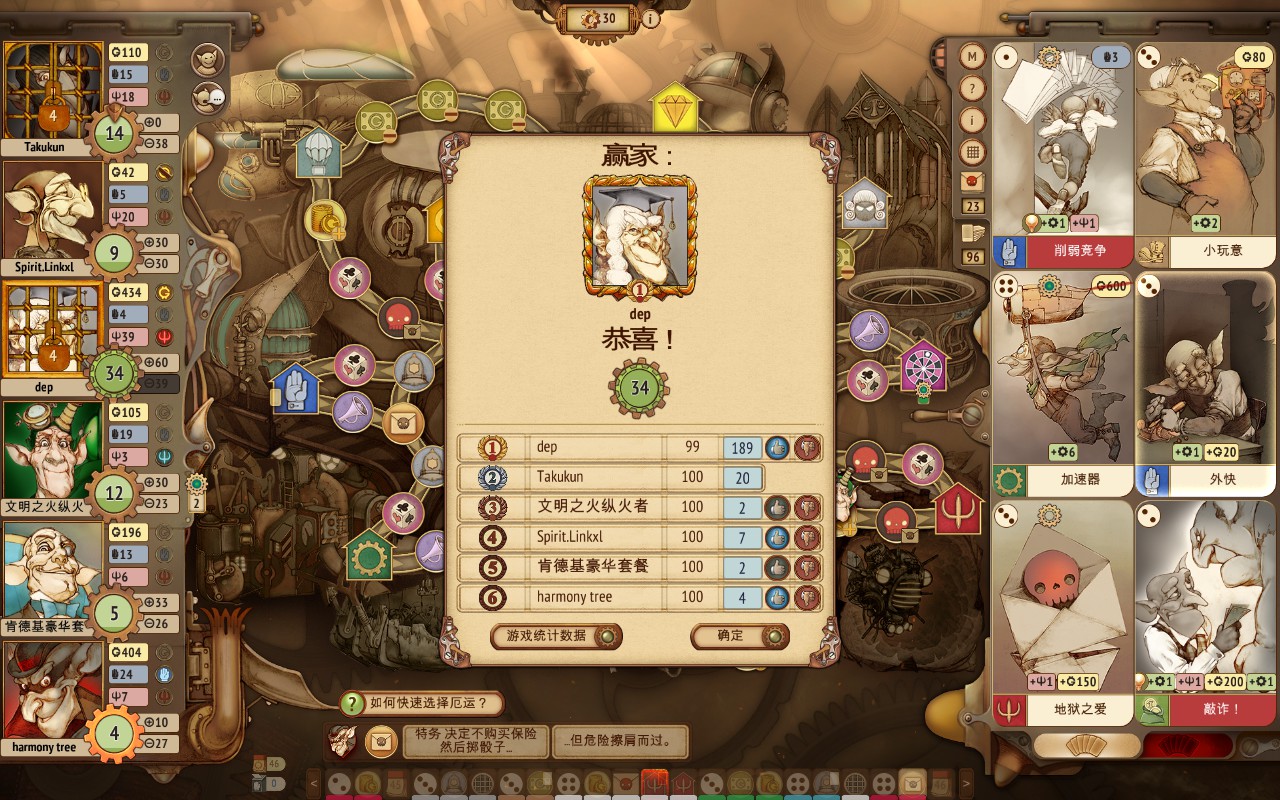Give dep a thumbs-up
1280x800 pixels.
[778, 448]
